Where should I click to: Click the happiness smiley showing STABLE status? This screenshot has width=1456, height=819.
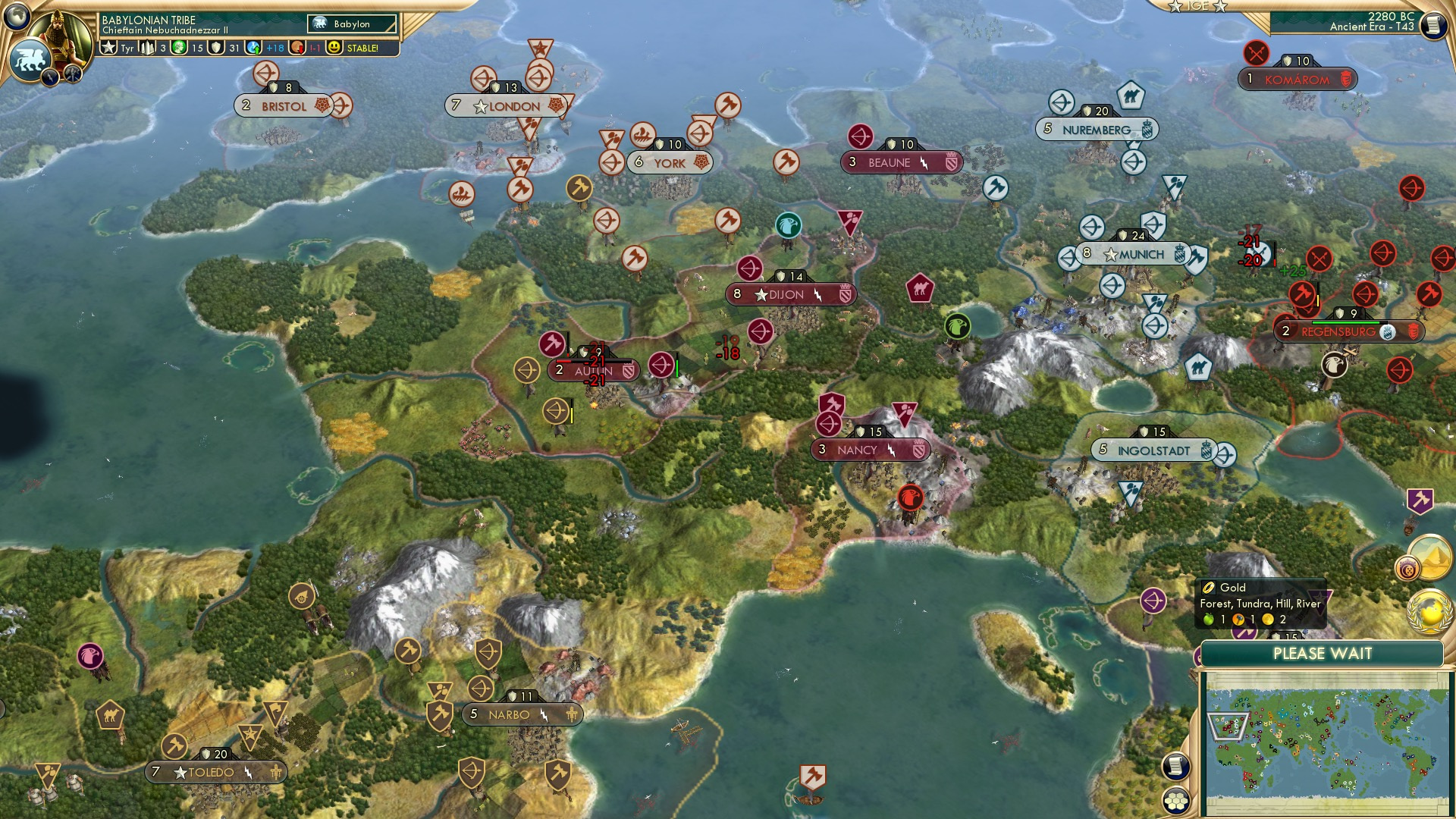click(334, 46)
